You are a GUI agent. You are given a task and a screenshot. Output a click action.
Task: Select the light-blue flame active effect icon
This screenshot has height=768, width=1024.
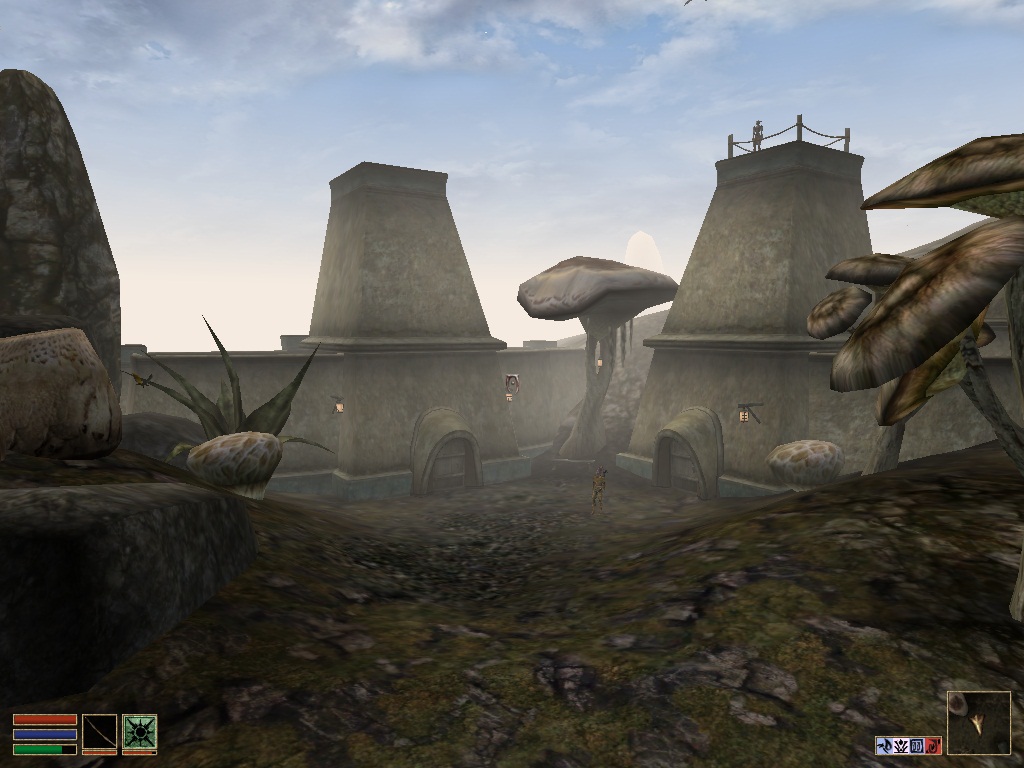[884, 745]
